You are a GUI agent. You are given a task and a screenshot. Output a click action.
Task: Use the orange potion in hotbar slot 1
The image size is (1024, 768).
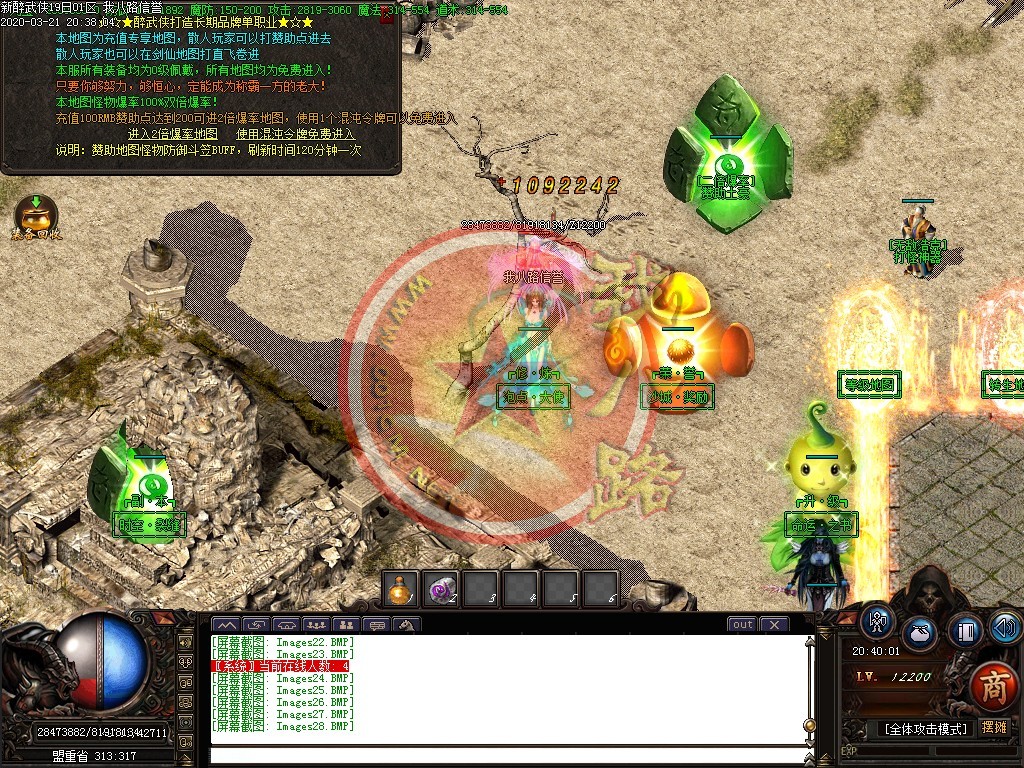[x=401, y=590]
